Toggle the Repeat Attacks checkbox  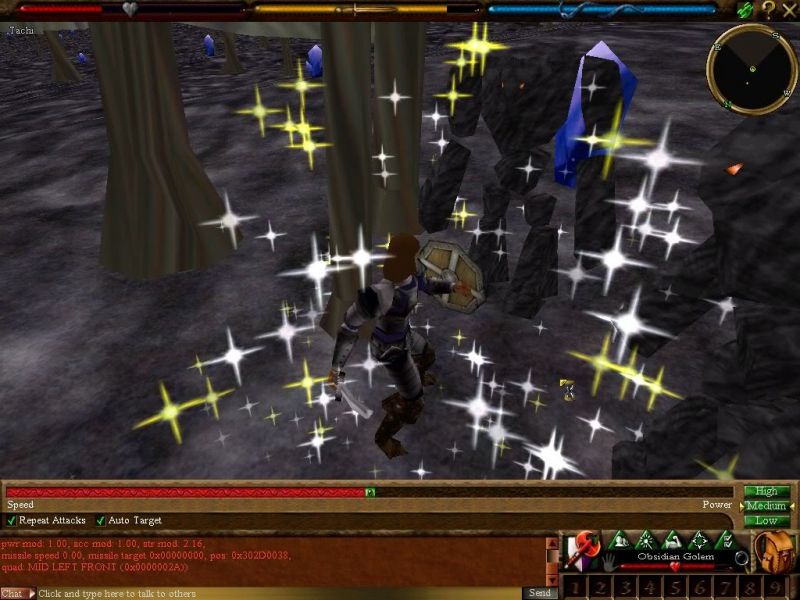tap(12, 521)
